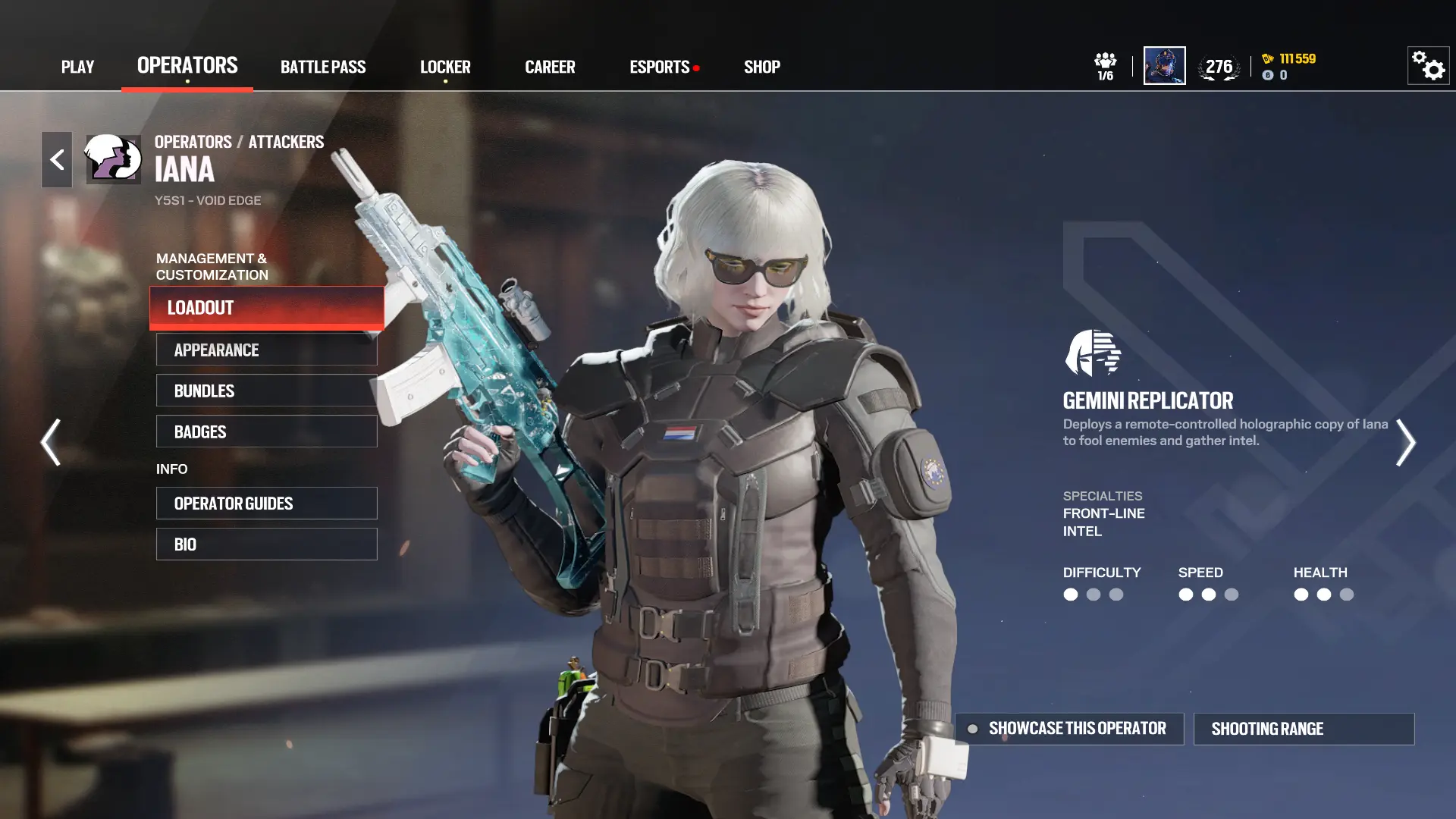This screenshot has height=819, width=1456.
Task: Open the Battle Pass tab
Action: click(323, 67)
